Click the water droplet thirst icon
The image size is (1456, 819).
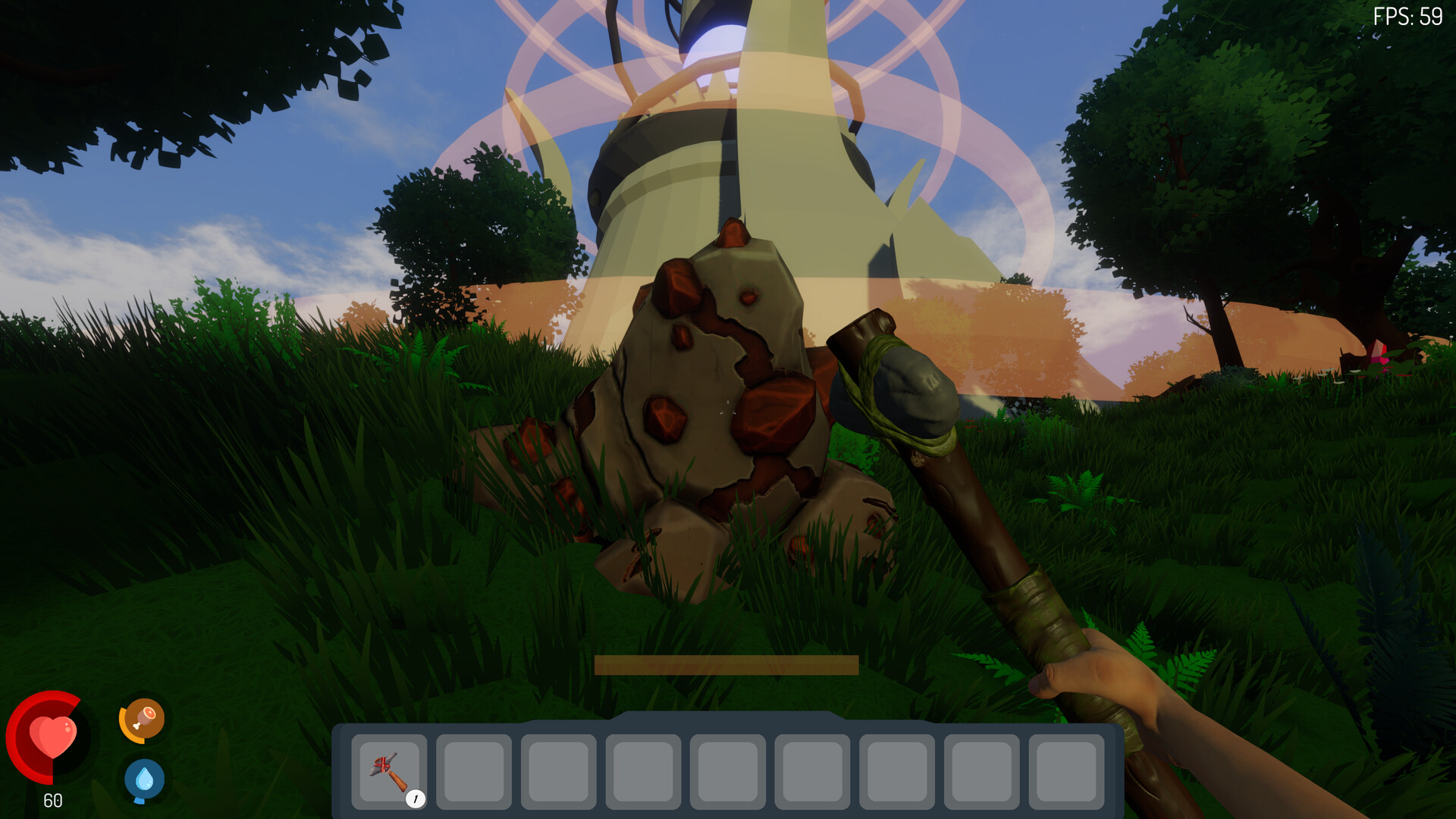point(144,777)
